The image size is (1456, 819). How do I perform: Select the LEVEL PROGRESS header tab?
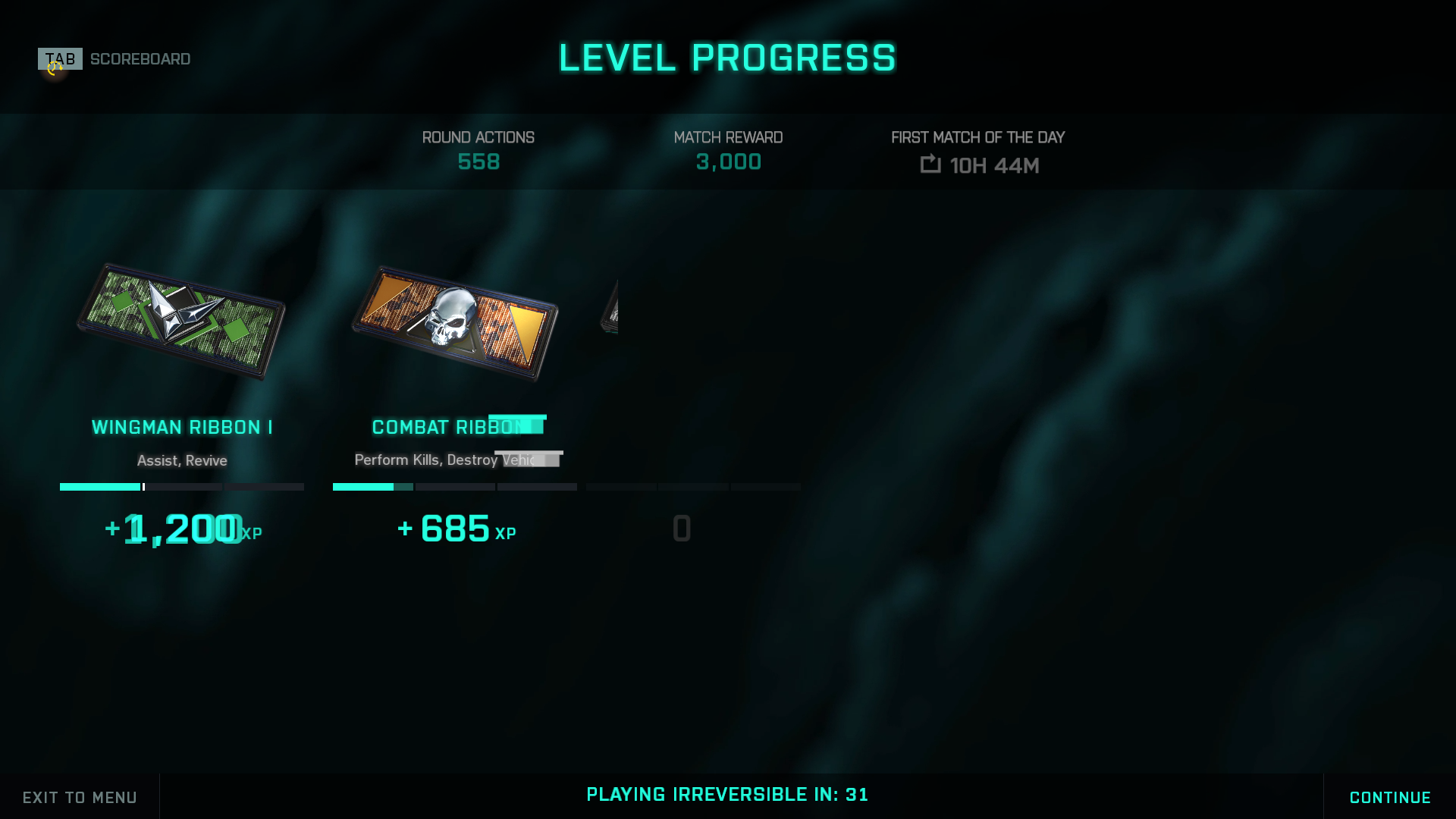click(x=727, y=57)
